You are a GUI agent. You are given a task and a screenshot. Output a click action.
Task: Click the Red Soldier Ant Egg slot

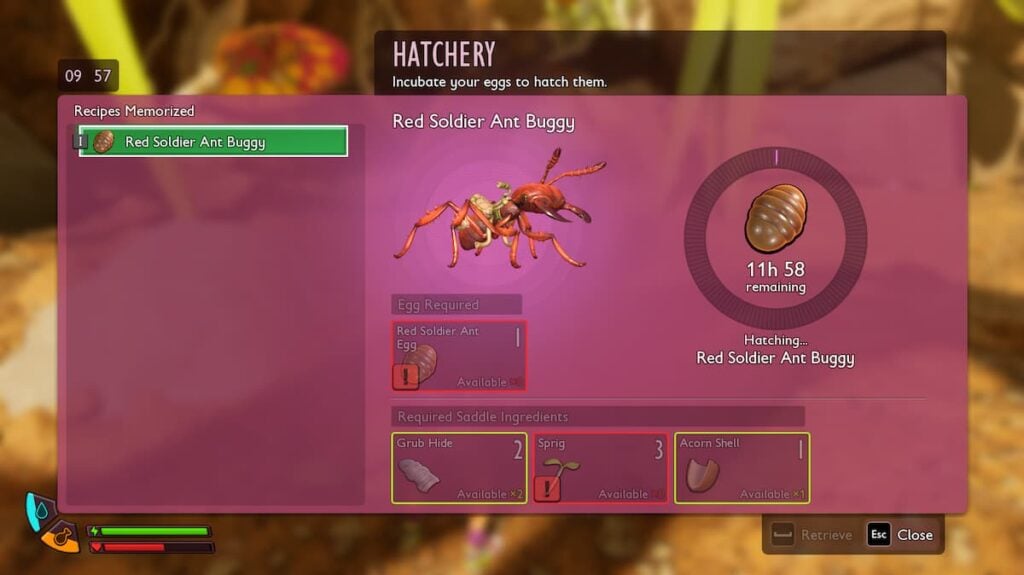pyautogui.click(x=458, y=356)
